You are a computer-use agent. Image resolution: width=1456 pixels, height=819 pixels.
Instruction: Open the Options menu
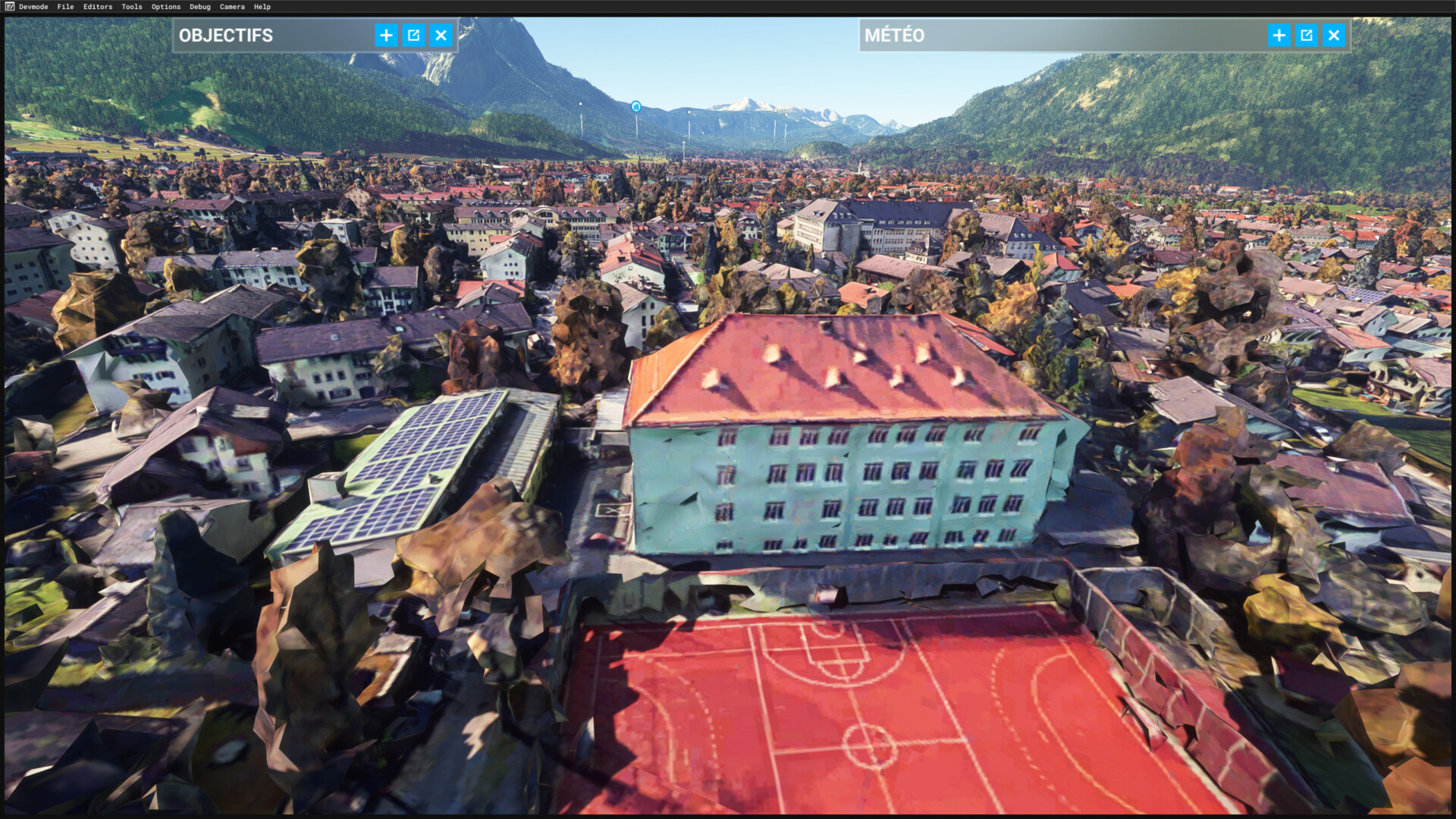166,7
